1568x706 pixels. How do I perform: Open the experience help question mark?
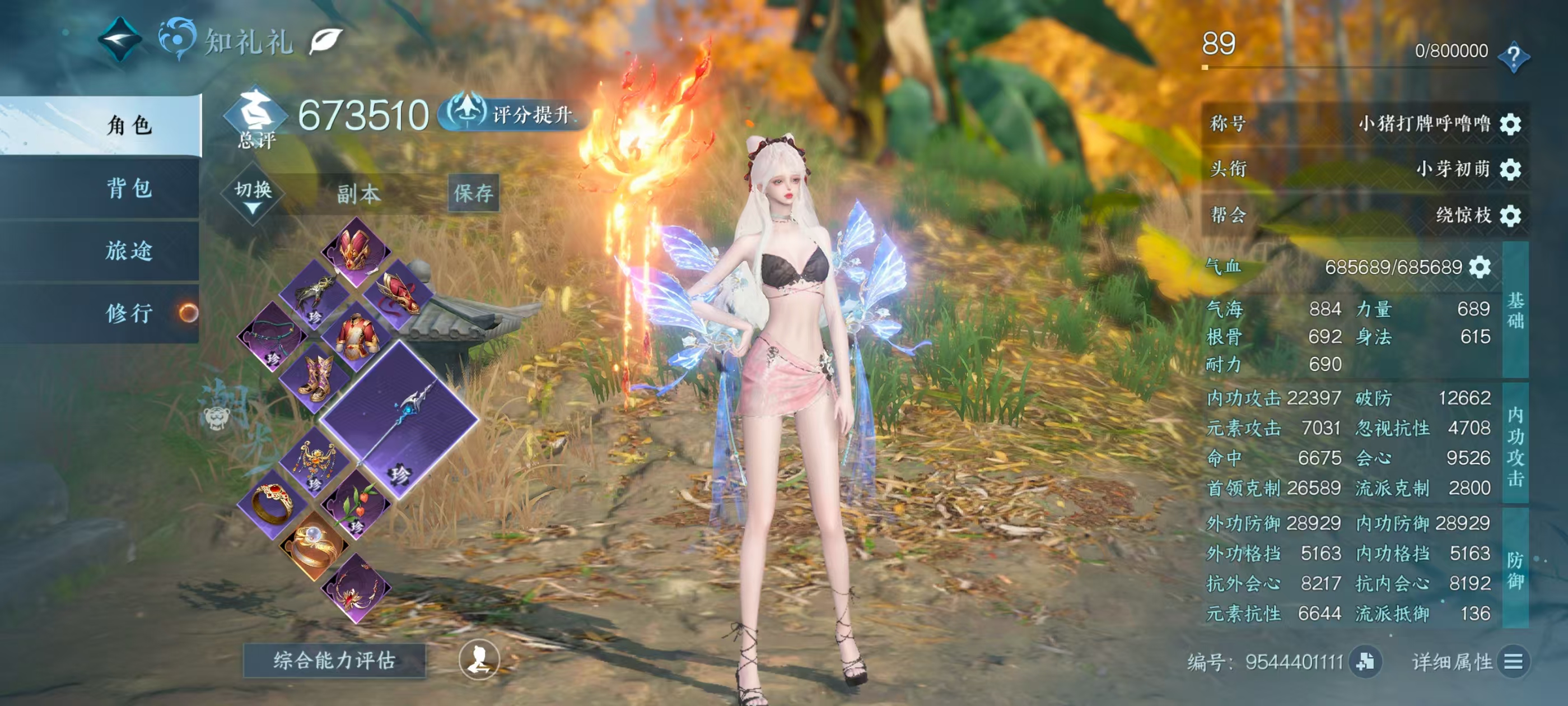[x=1513, y=57]
